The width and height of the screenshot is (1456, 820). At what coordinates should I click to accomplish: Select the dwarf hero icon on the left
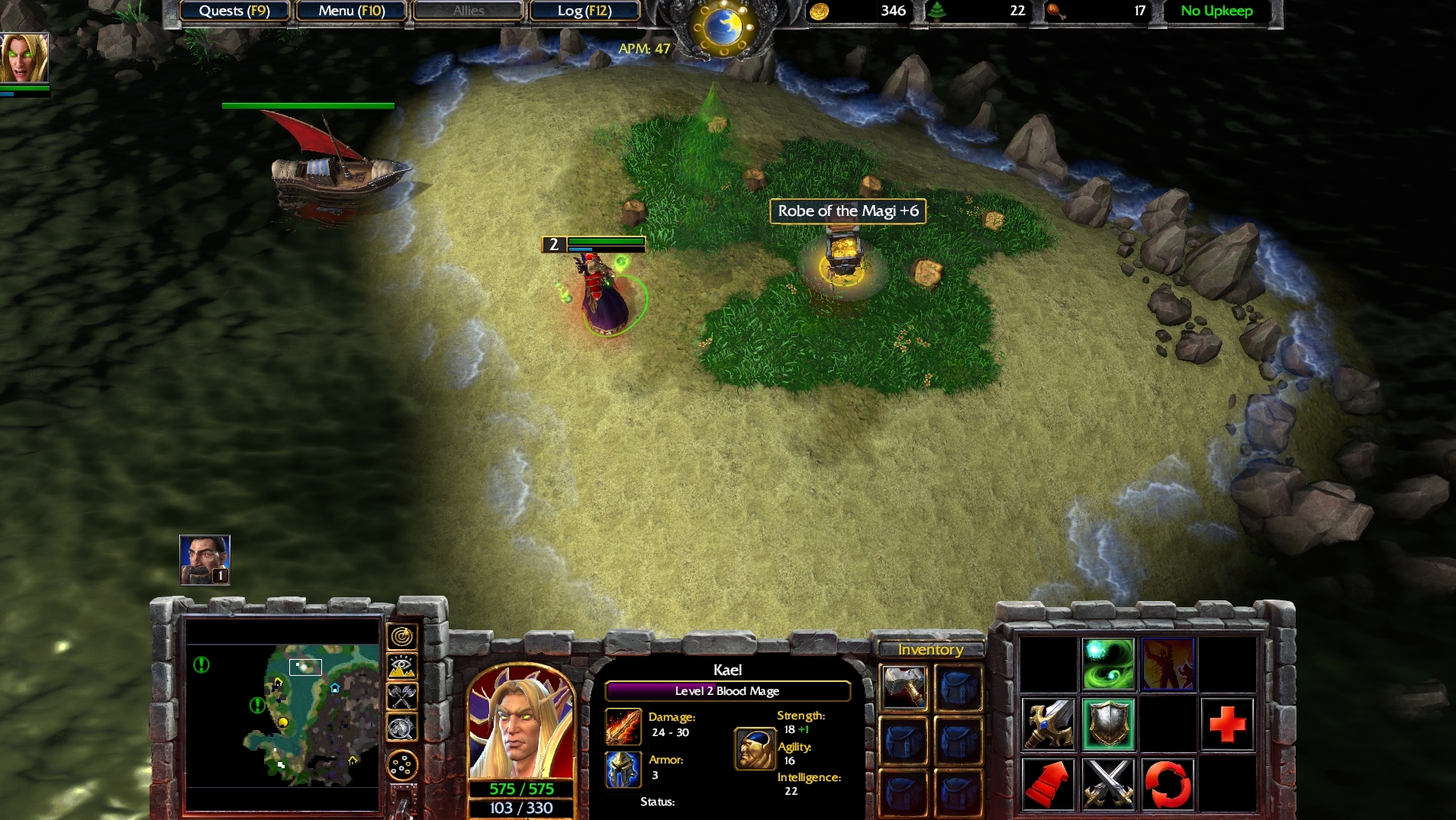click(203, 559)
